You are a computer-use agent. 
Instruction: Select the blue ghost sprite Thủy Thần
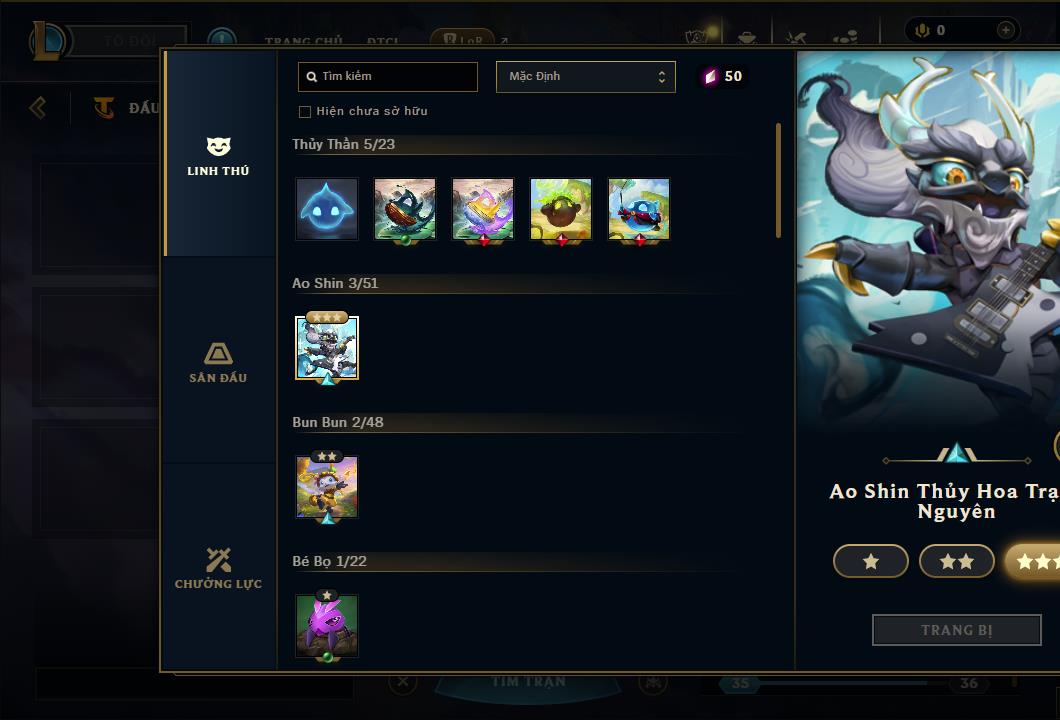[327, 209]
